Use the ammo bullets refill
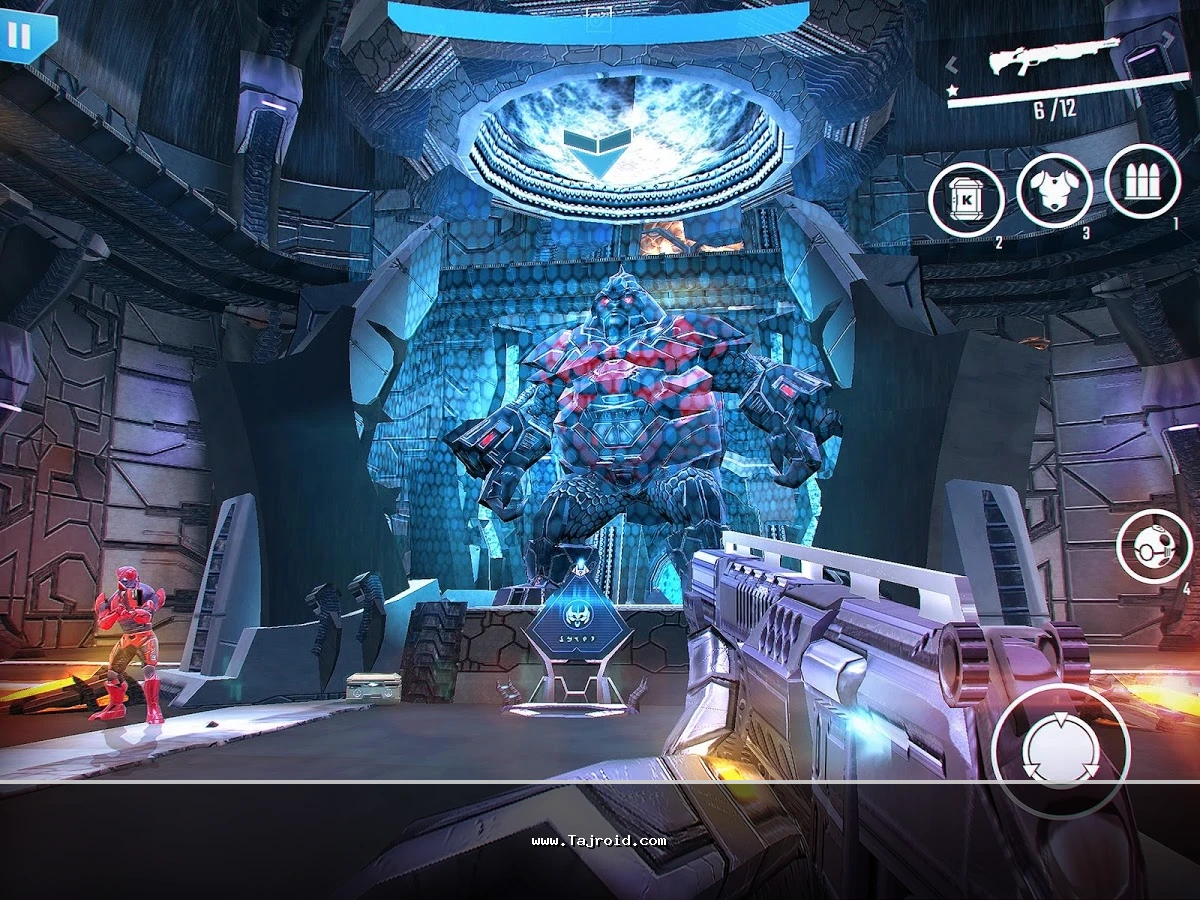Image resolution: width=1200 pixels, height=900 pixels. (x=1142, y=181)
